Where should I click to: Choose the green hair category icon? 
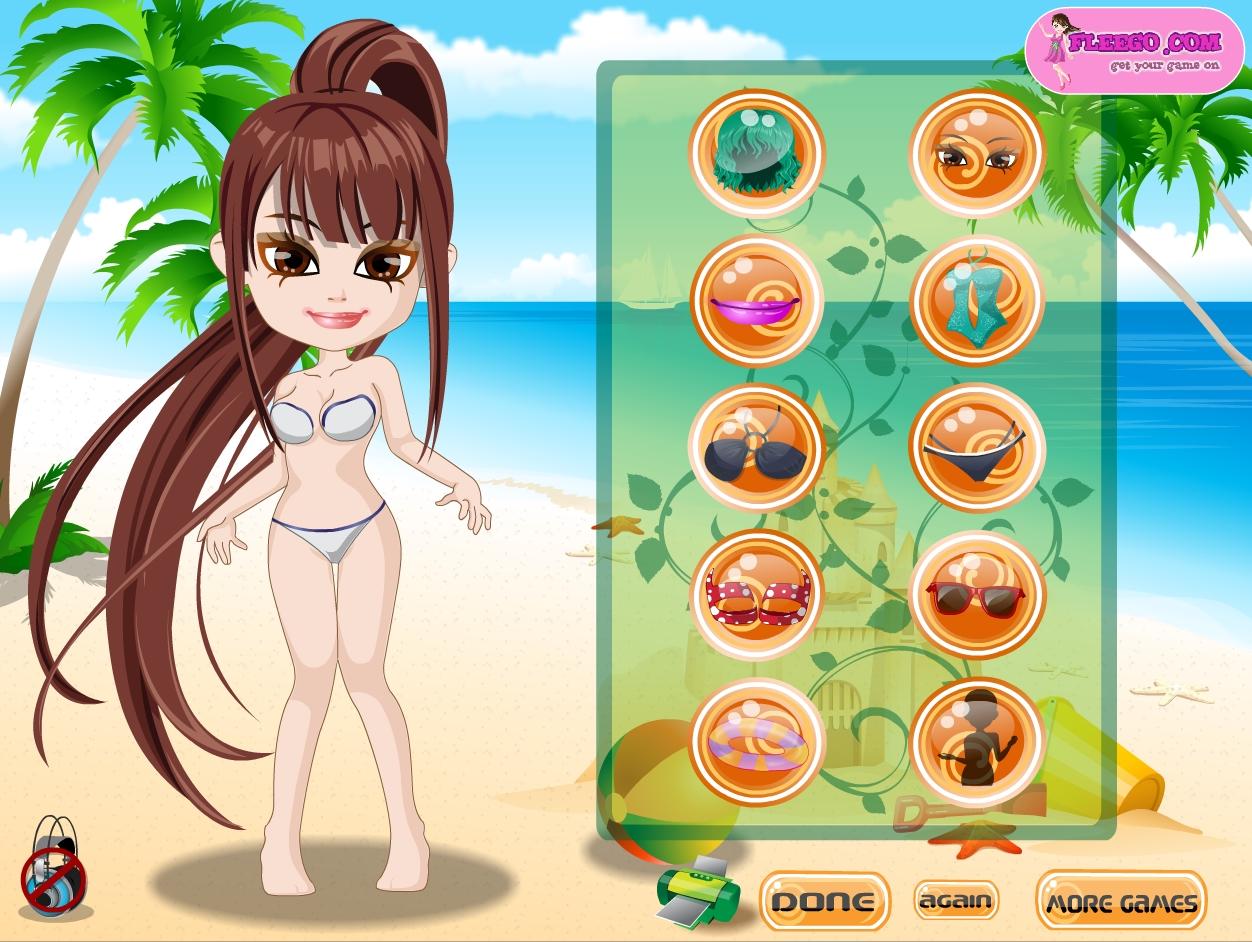(757, 153)
